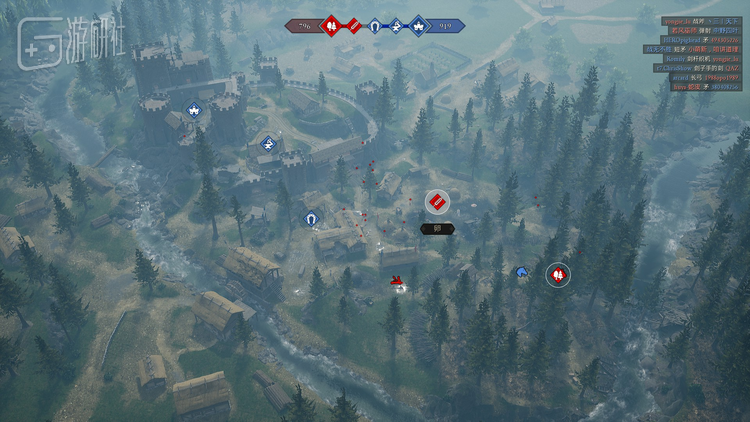Select the blue castle objective in the top bar
The width and height of the screenshot is (750, 422).
pyautogui.click(x=417, y=25)
